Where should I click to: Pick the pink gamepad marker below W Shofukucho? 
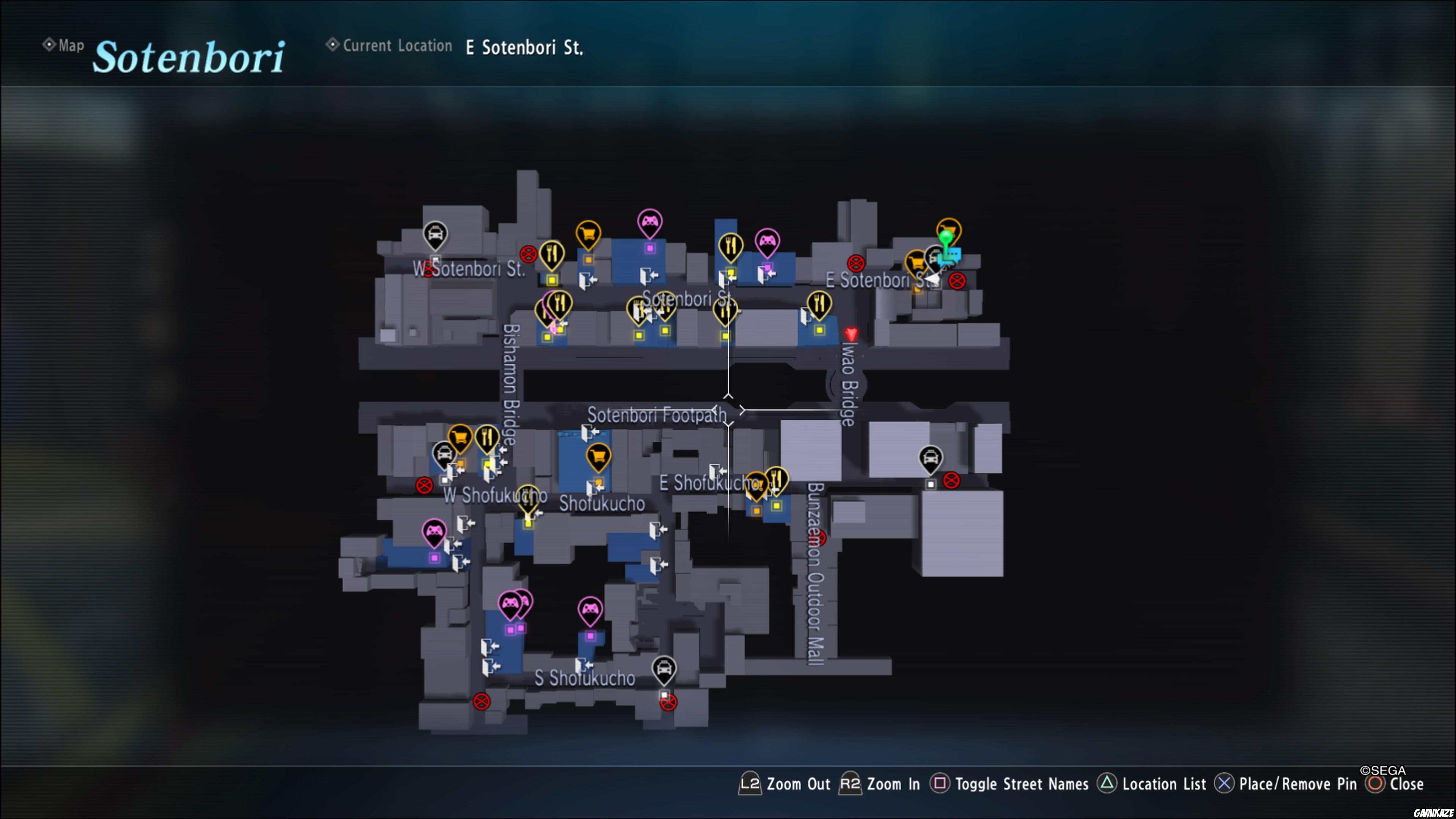[434, 532]
